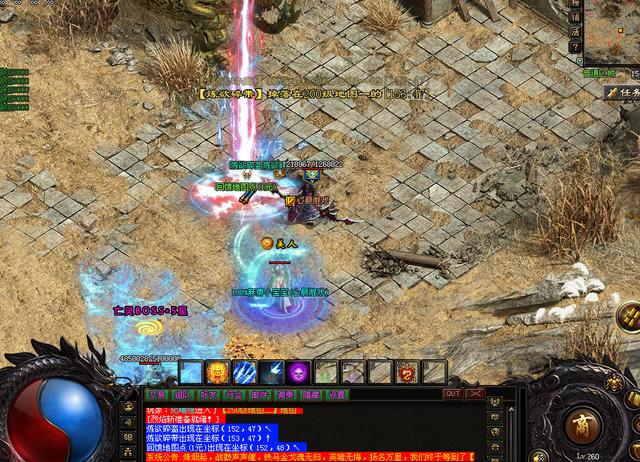Use the blue ice shards skill
The width and height of the screenshot is (640, 462).
244,372
